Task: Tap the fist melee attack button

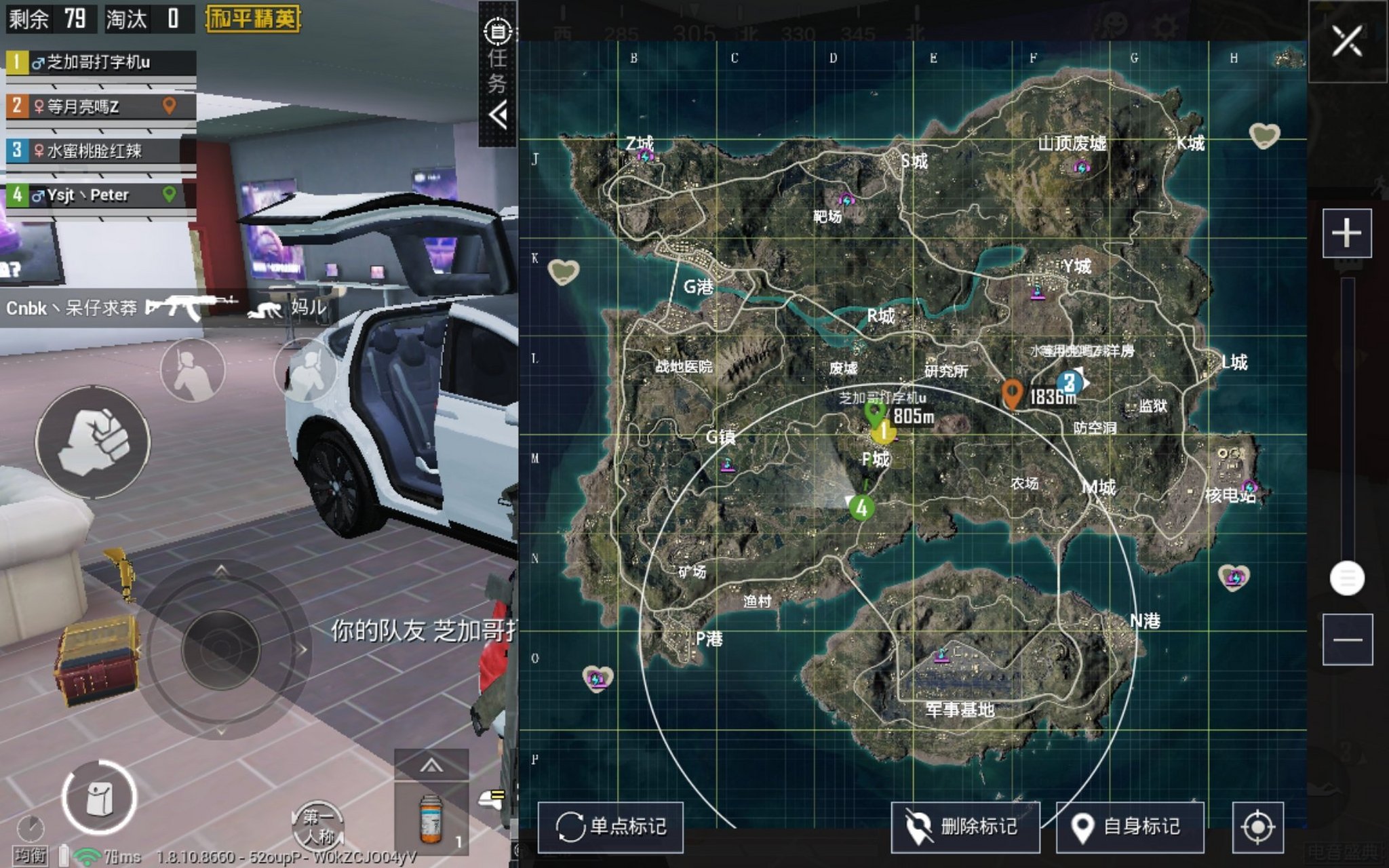Action: pyautogui.click(x=93, y=441)
